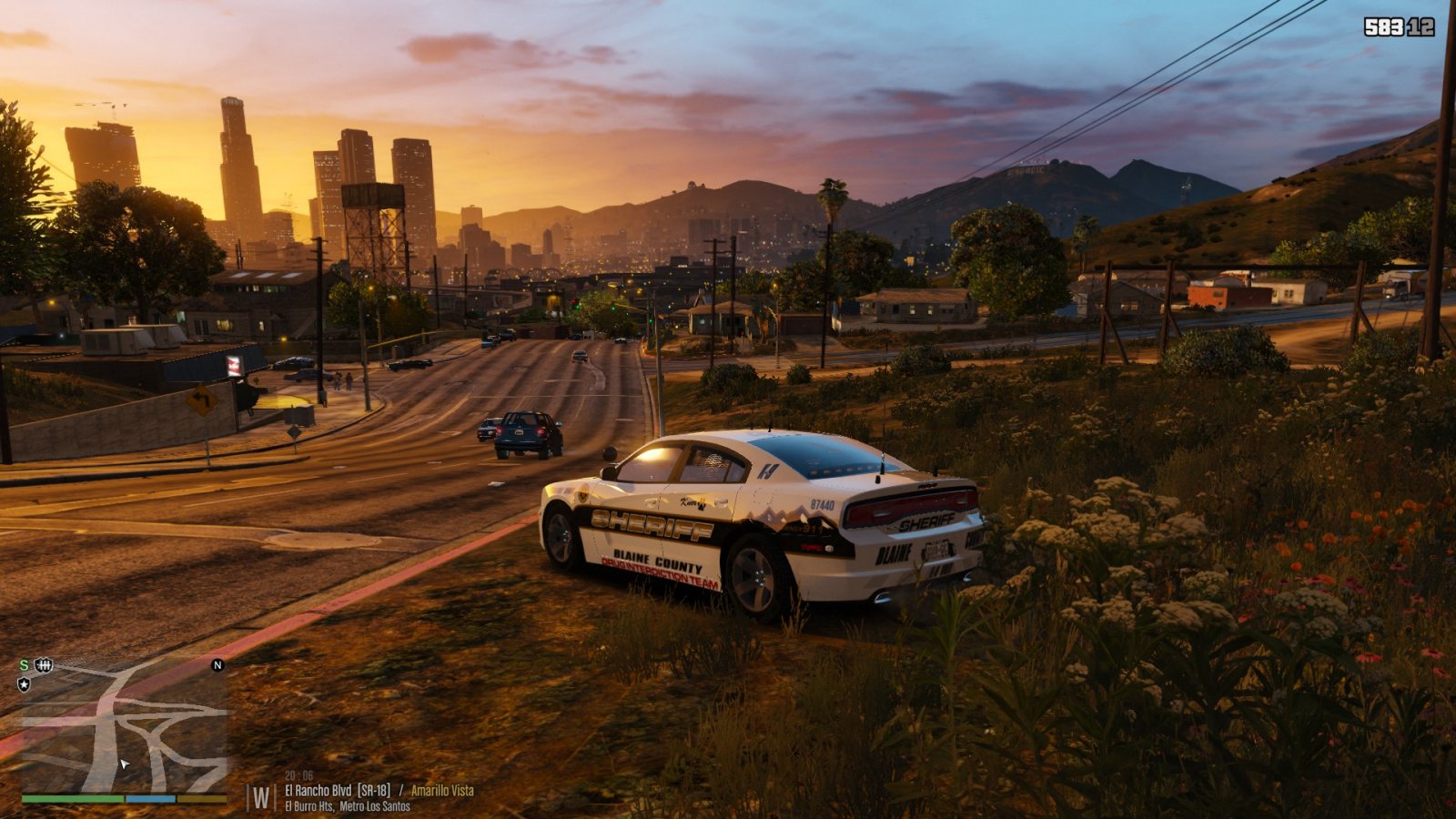Select the white player arrow on minimap
The image size is (1456, 819).
tap(124, 763)
